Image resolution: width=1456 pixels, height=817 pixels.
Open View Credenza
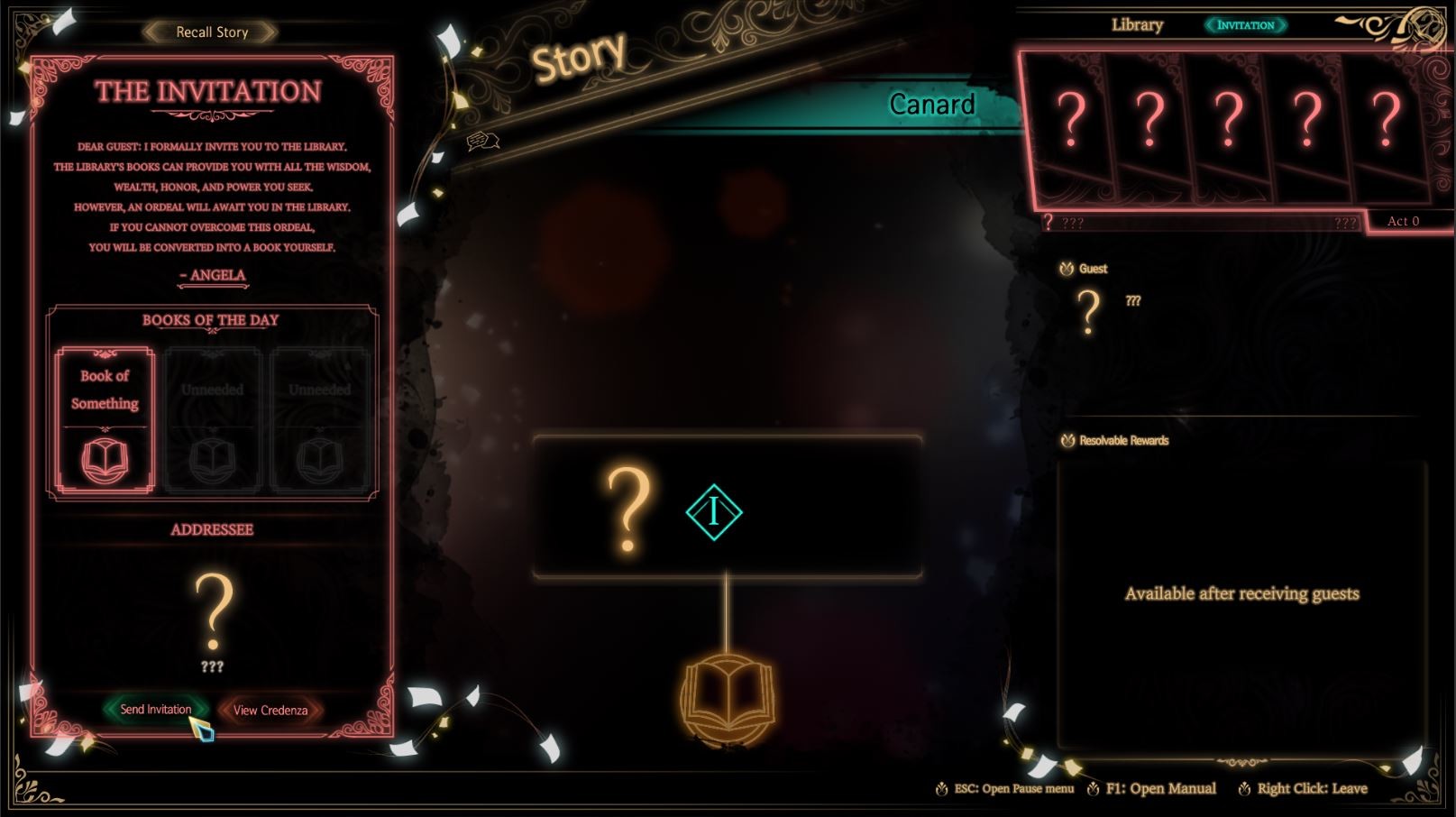268,711
